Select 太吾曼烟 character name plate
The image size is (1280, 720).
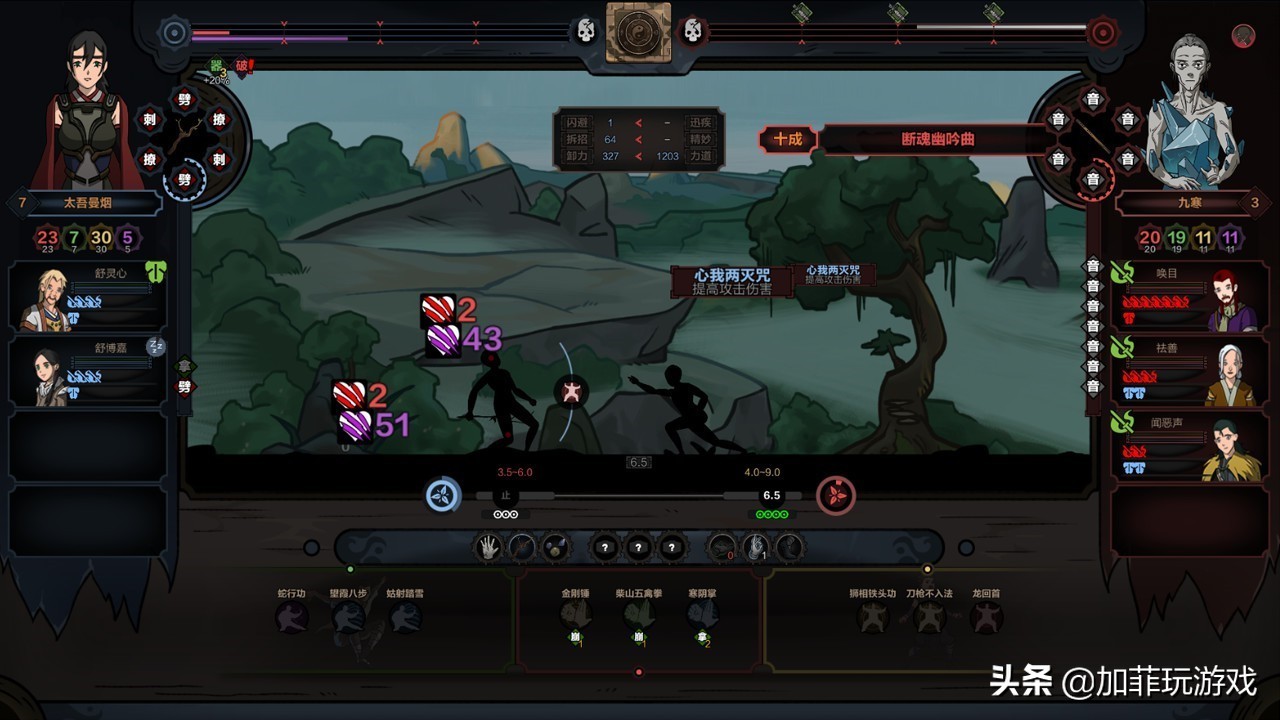tap(90, 204)
